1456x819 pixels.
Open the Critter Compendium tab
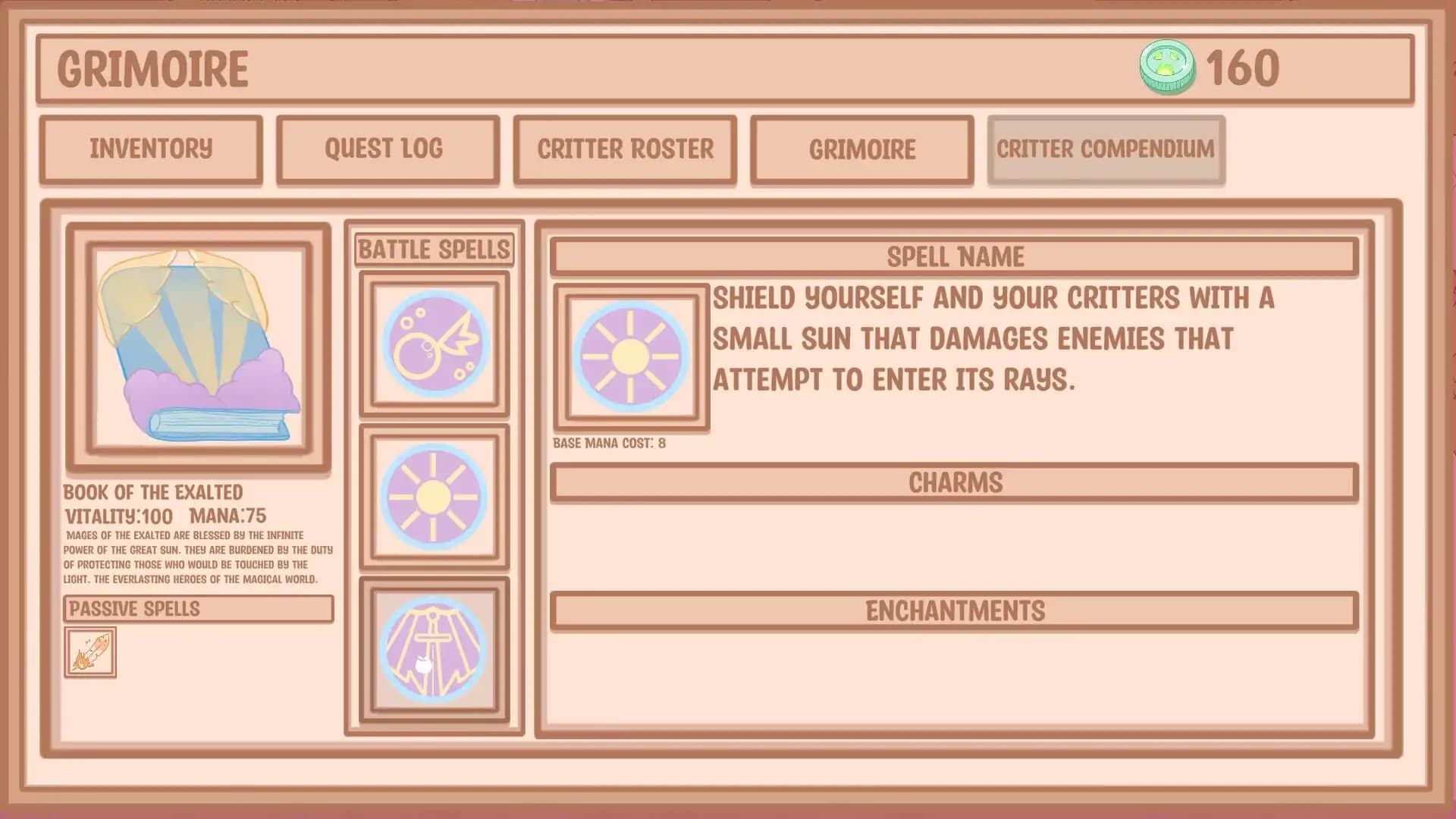tap(1106, 149)
